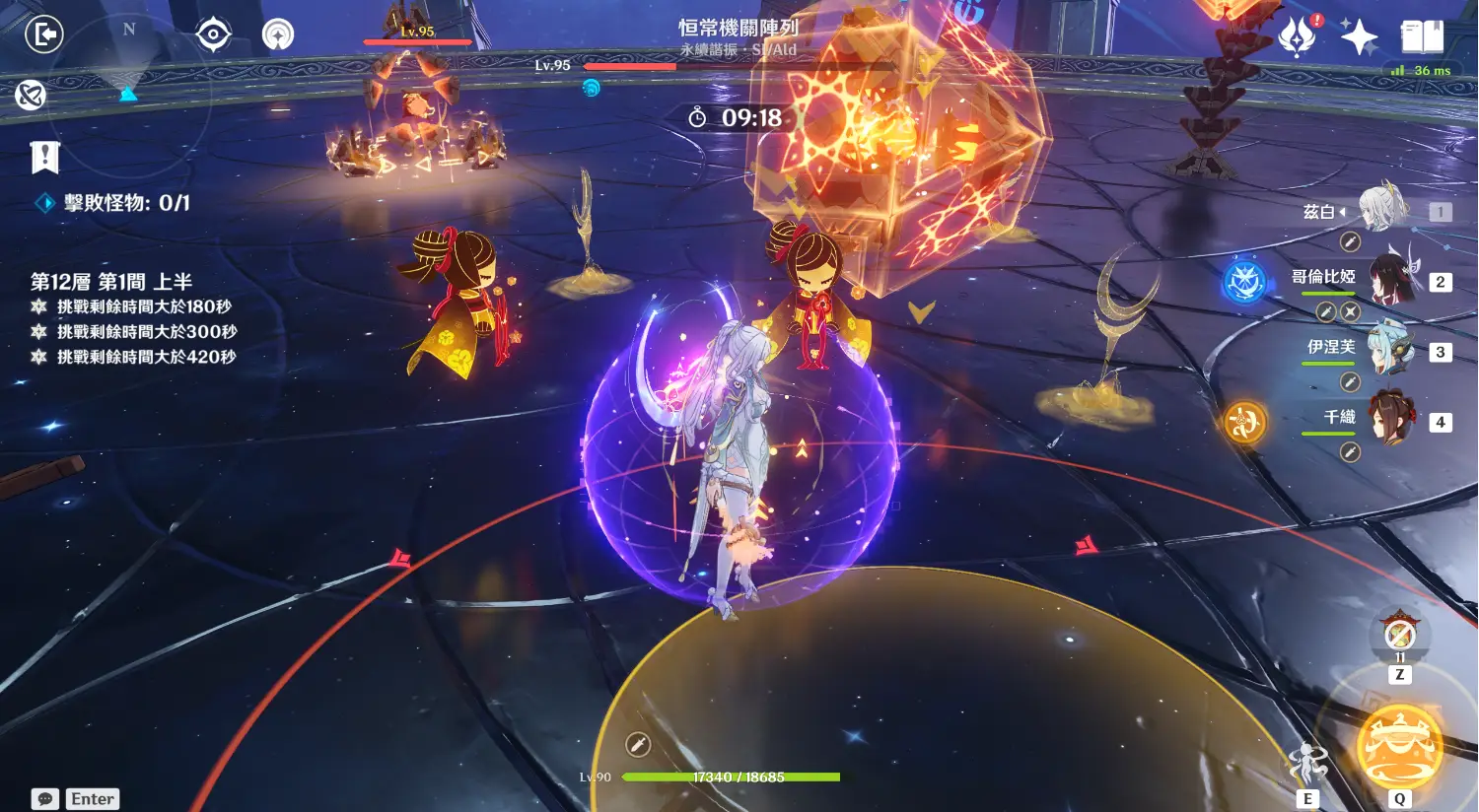Unleash the glowing orange Elemental Burst
This screenshot has width=1479, height=812.
[1399, 747]
